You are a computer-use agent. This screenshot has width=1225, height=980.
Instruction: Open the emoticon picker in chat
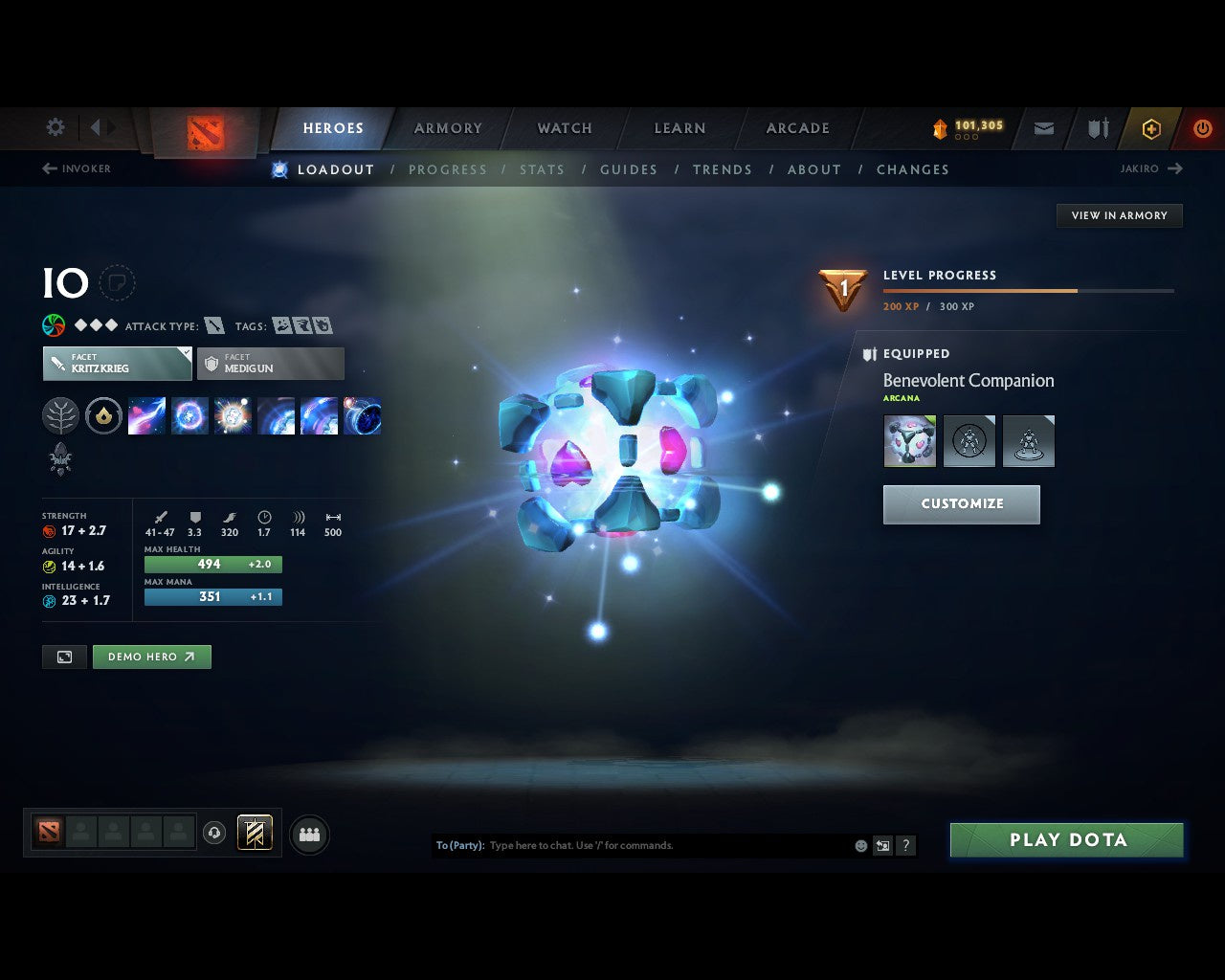[860, 845]
